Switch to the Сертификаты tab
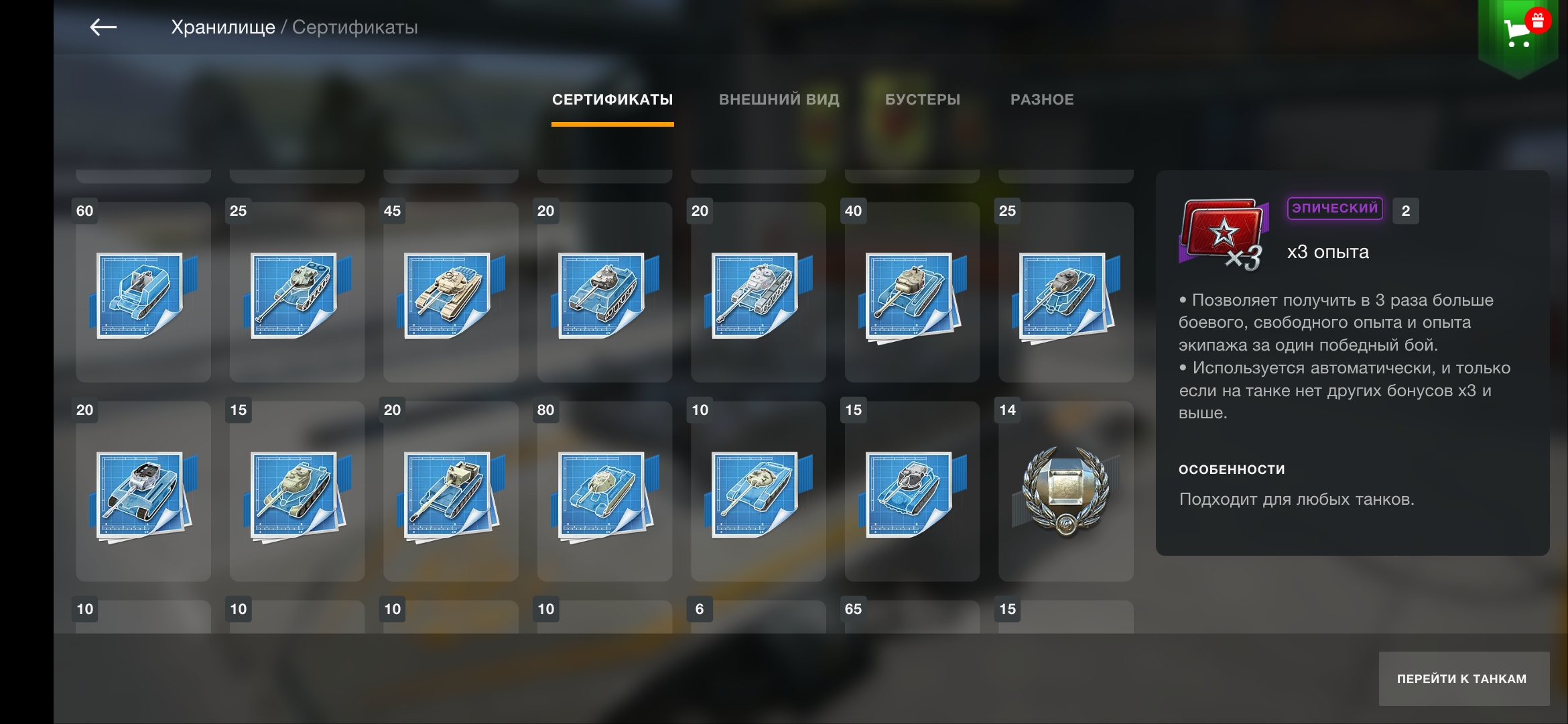1568x724 pixels. 612,100
